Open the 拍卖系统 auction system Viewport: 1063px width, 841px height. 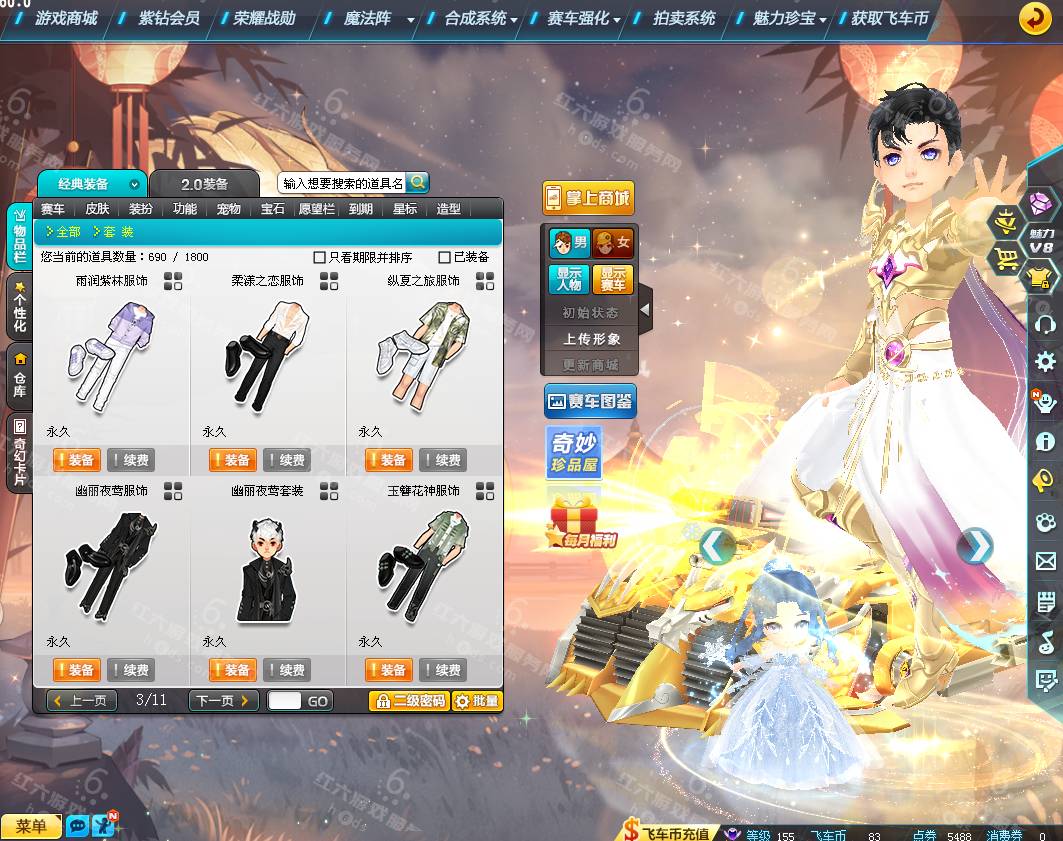[684, 18]
